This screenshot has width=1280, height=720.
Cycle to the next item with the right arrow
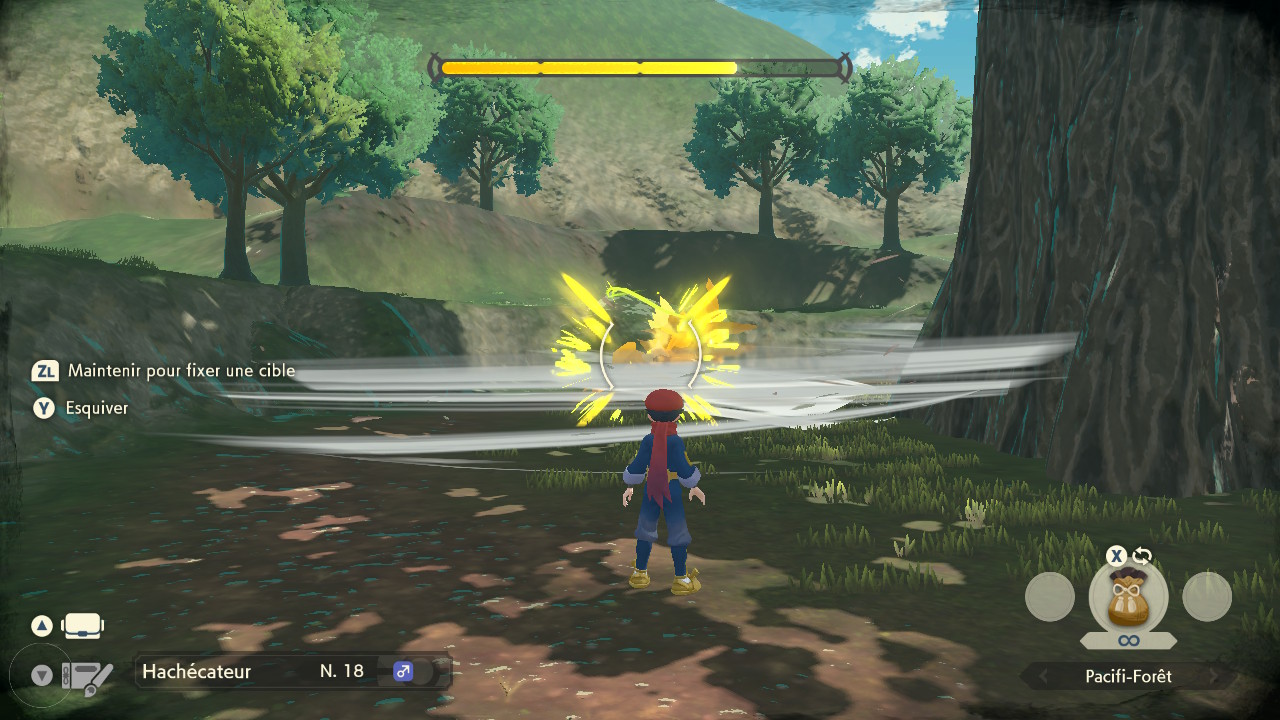(1214, 677)
